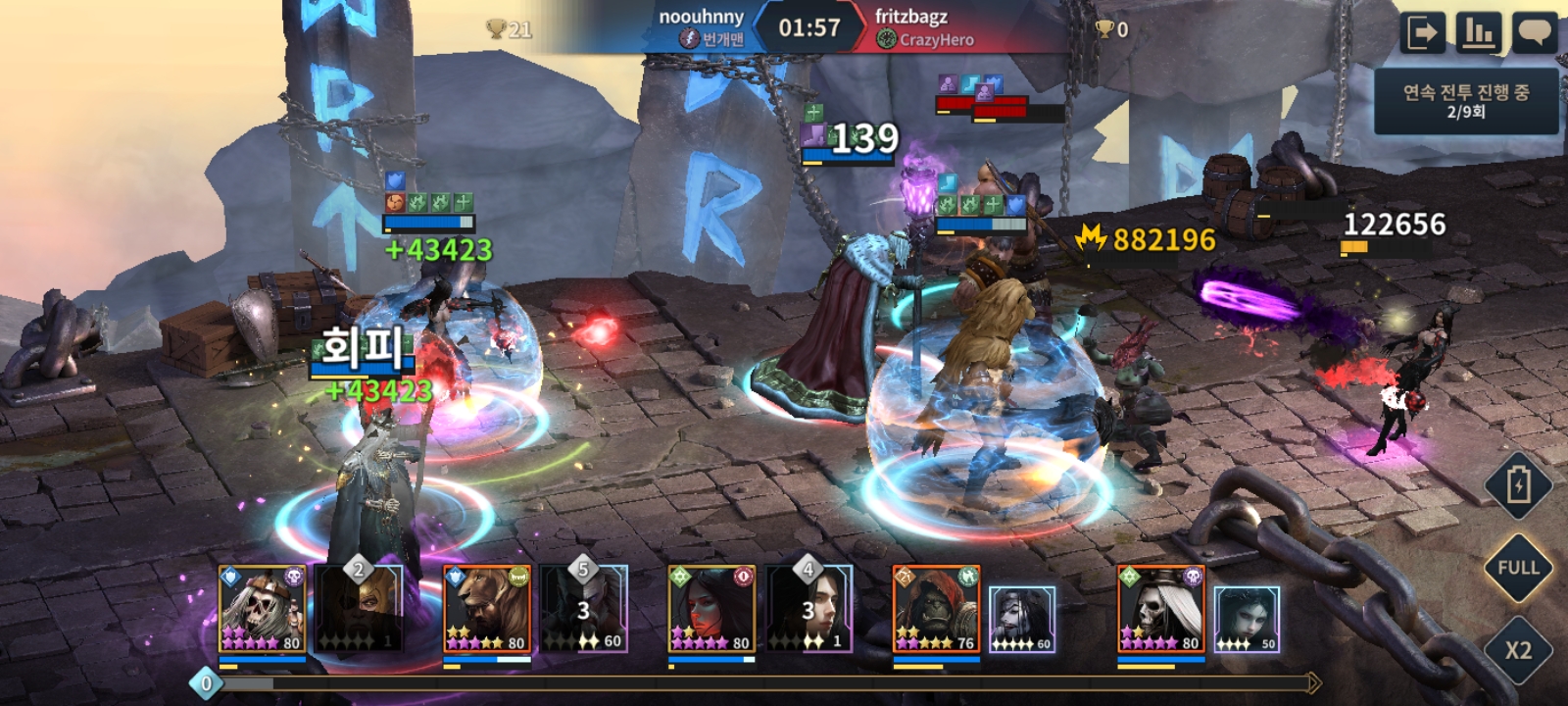Exit the battle with the arrow button

click(1422, 33)
